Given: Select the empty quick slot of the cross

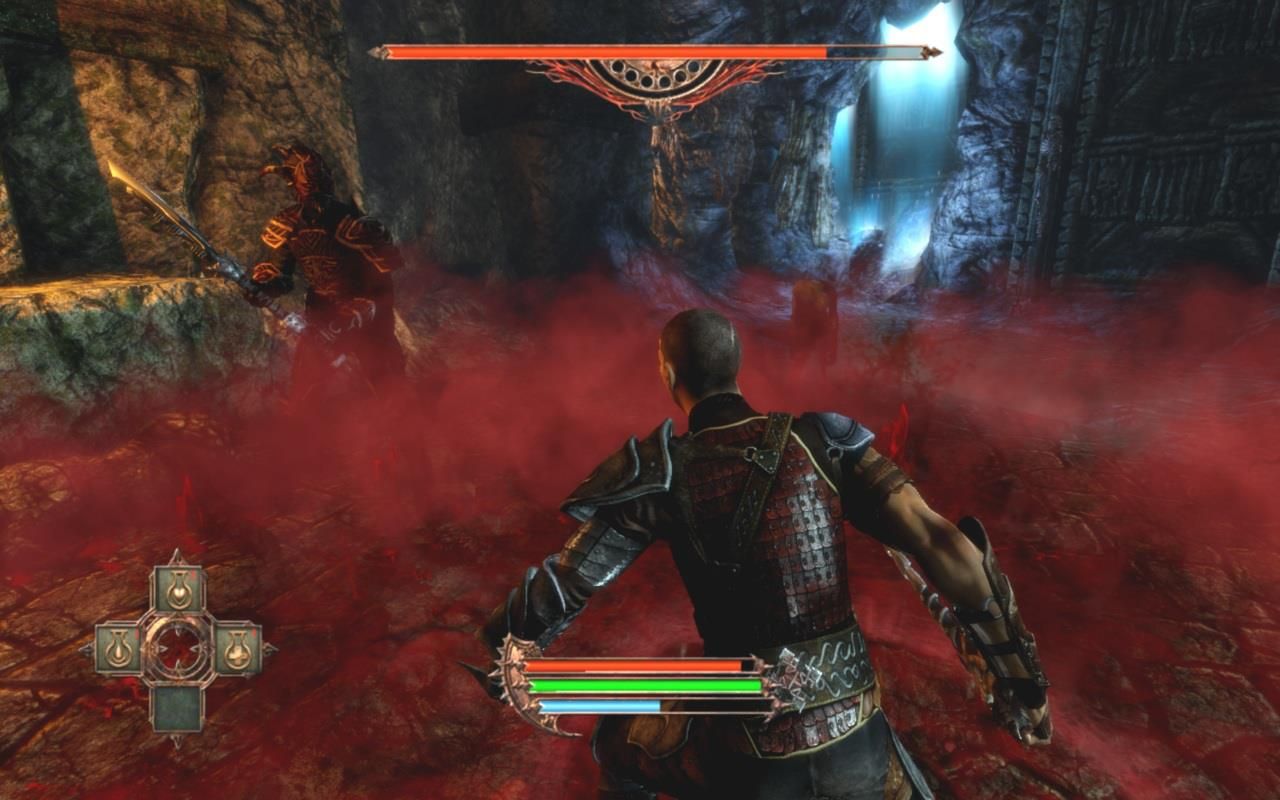Looking at the screenshot, I should 178,706.
